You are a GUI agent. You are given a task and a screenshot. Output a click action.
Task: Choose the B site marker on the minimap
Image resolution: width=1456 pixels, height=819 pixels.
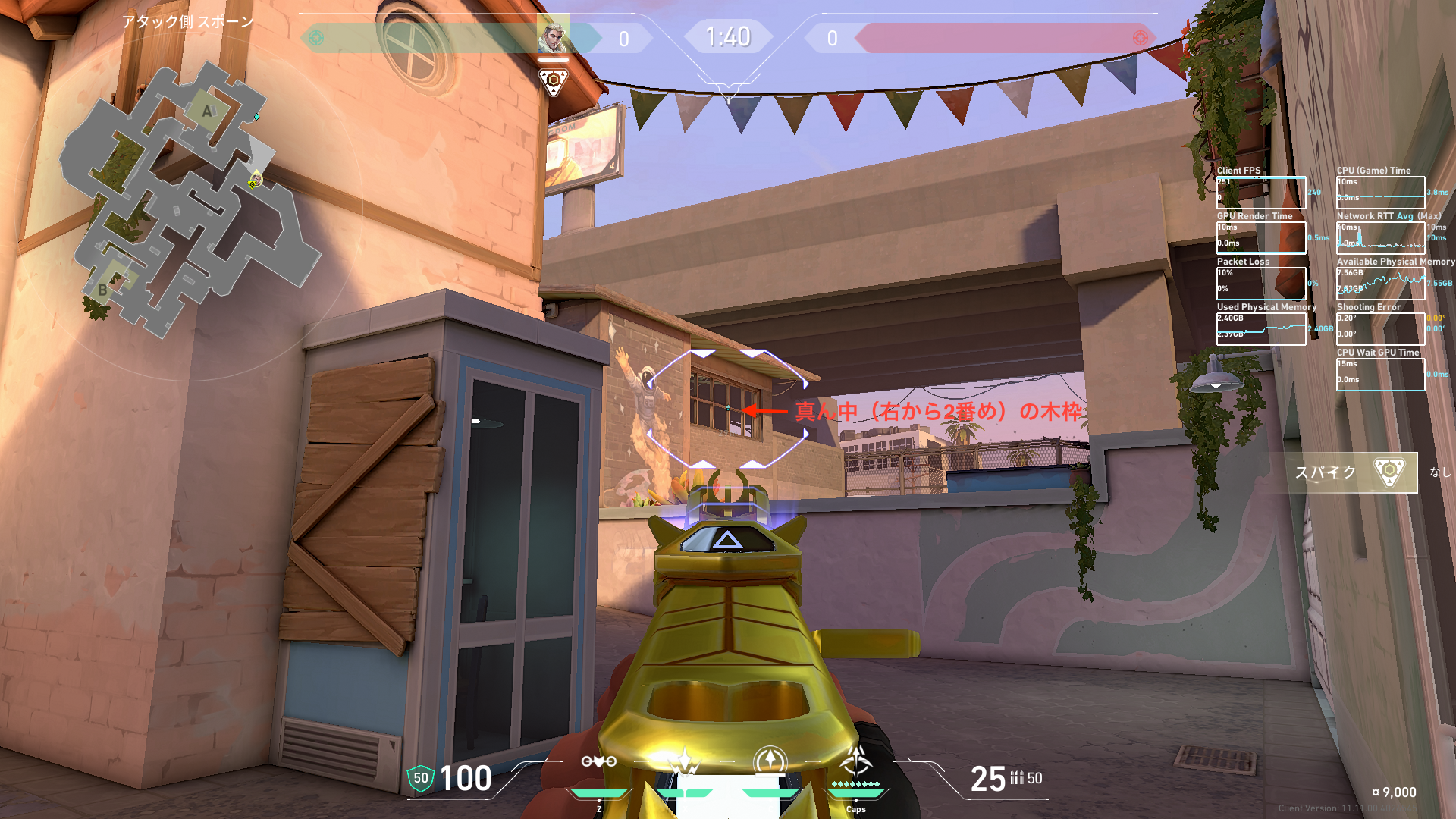point(103,290)
